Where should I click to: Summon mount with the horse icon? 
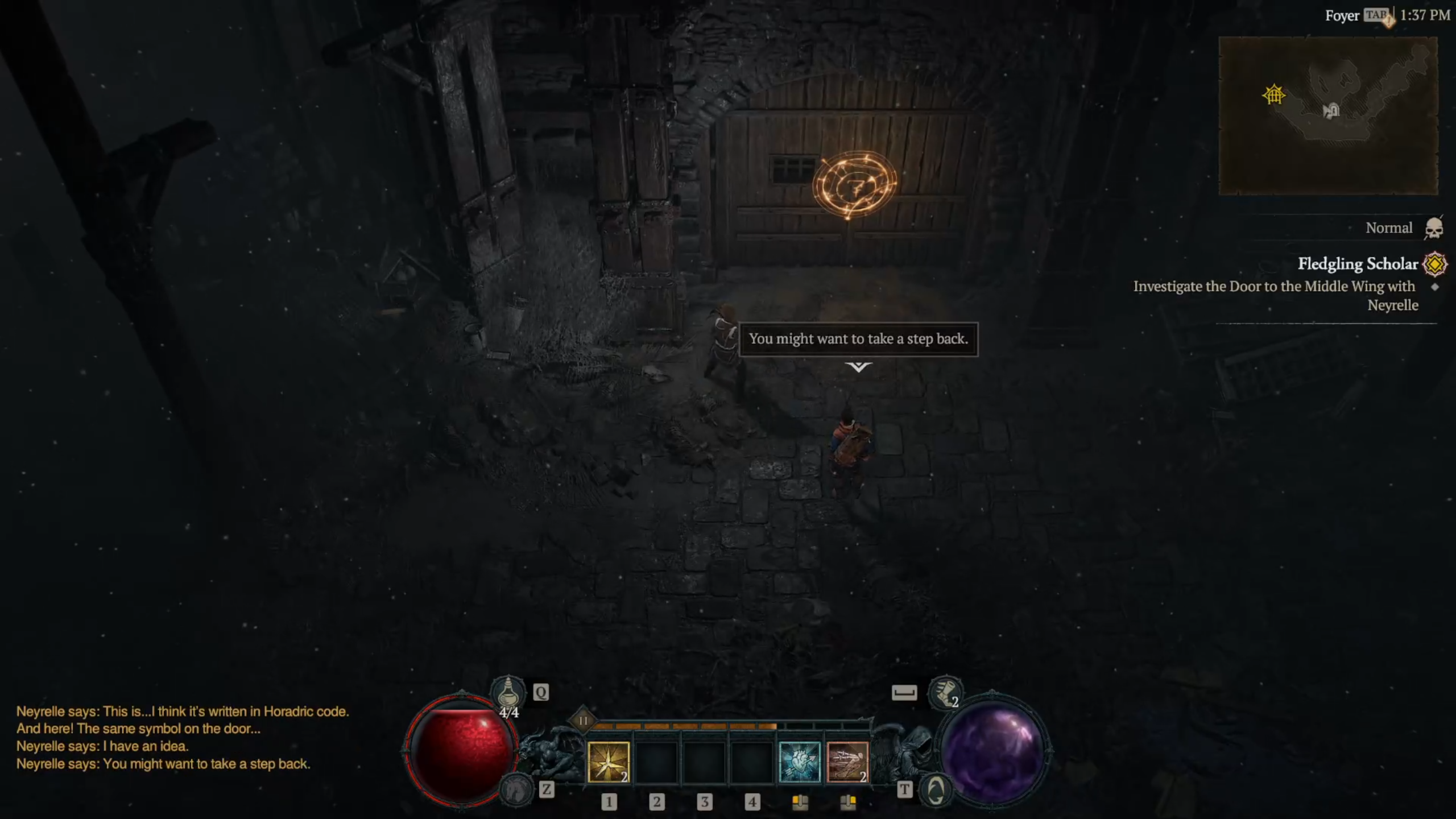coord(516,789)
